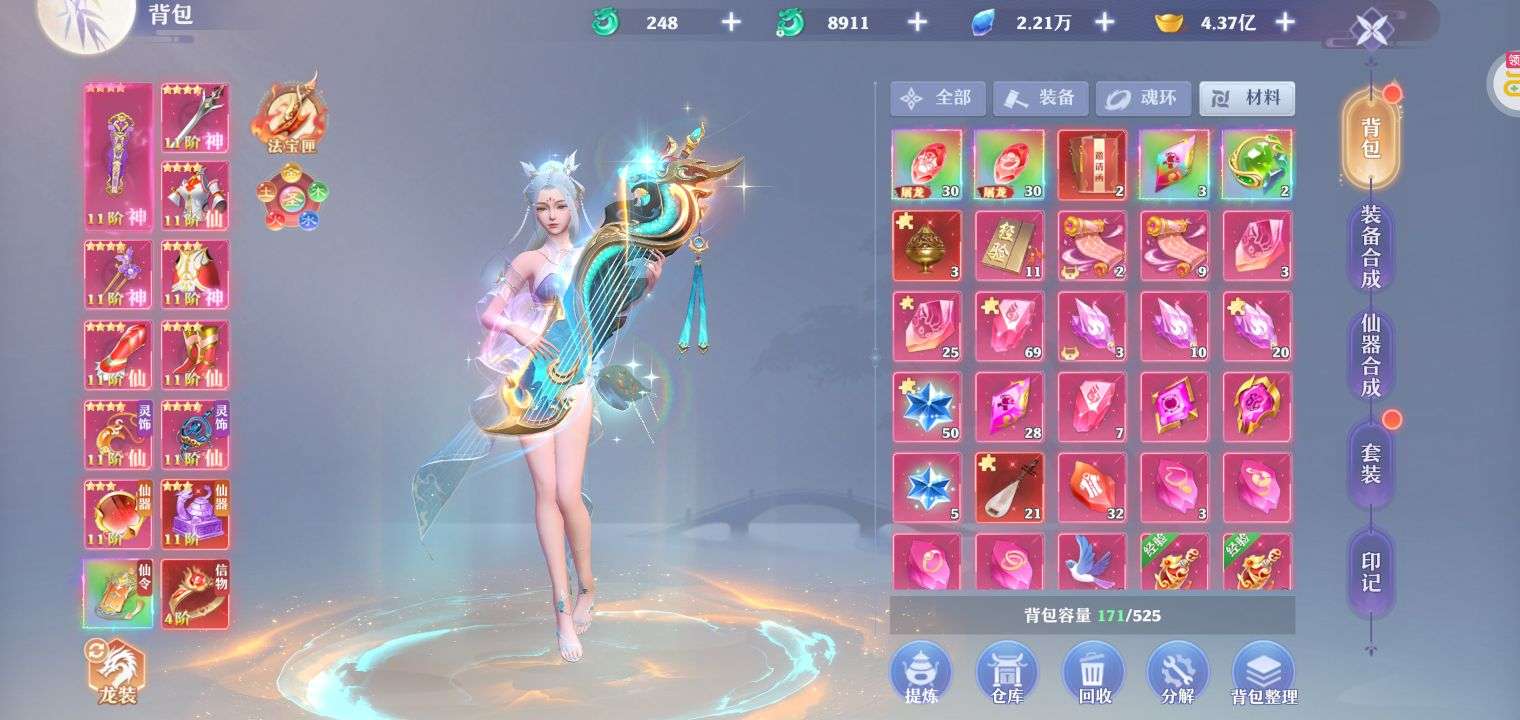The height and width of the screenshot is (720, 1520).
Task: Open the 法宝匣 treasure box icon
Action: coord(290,116)
